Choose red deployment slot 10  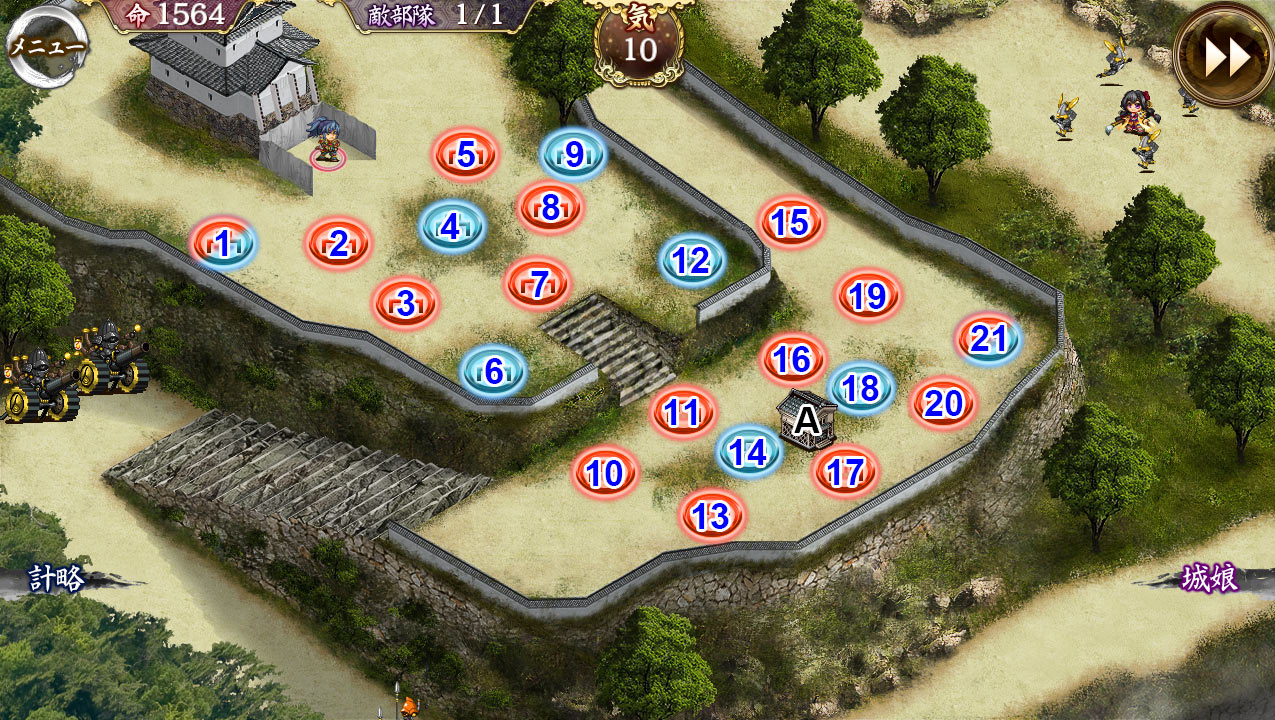point(605,473)
